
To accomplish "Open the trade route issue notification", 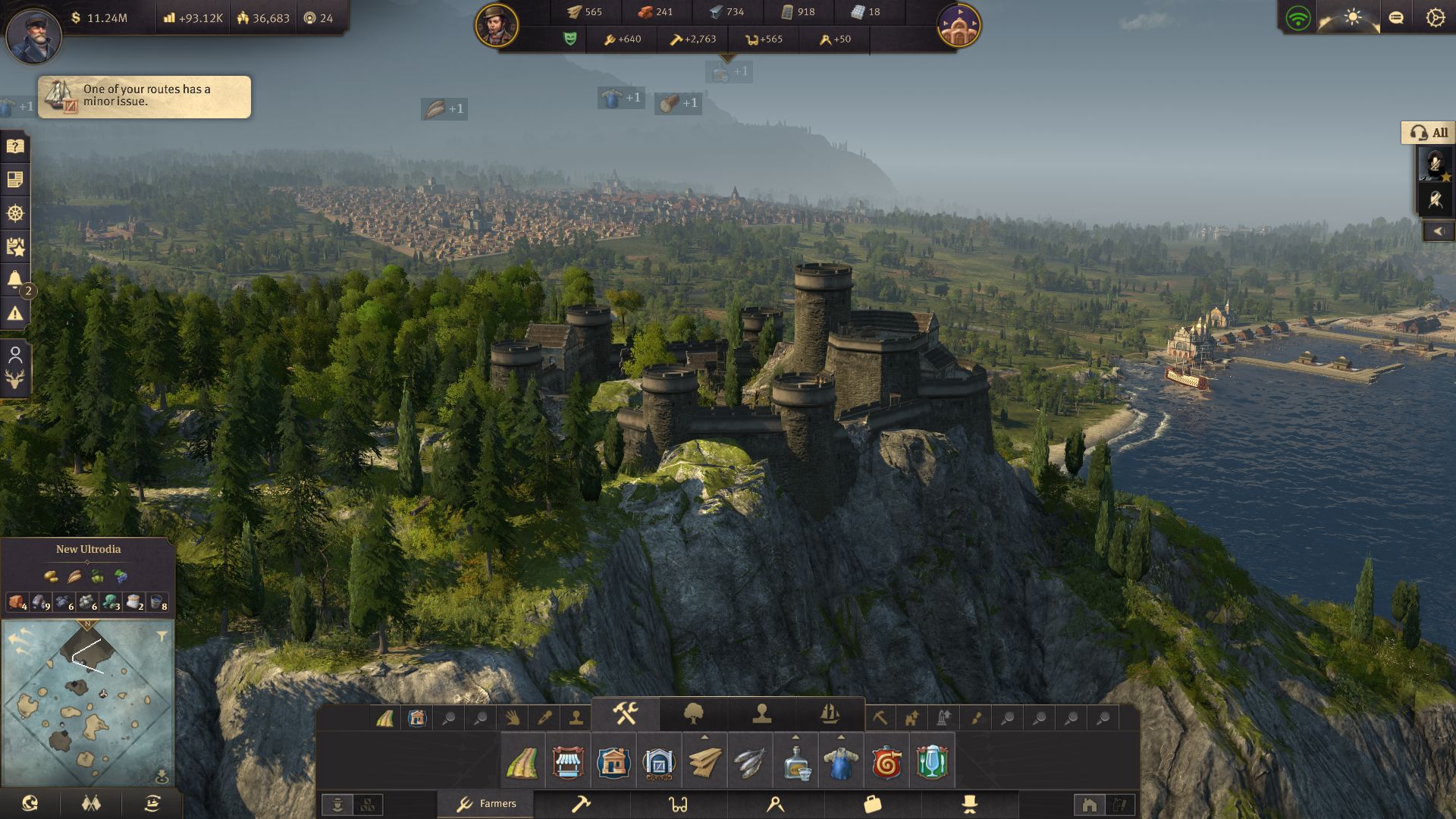I will click(144, 96).
